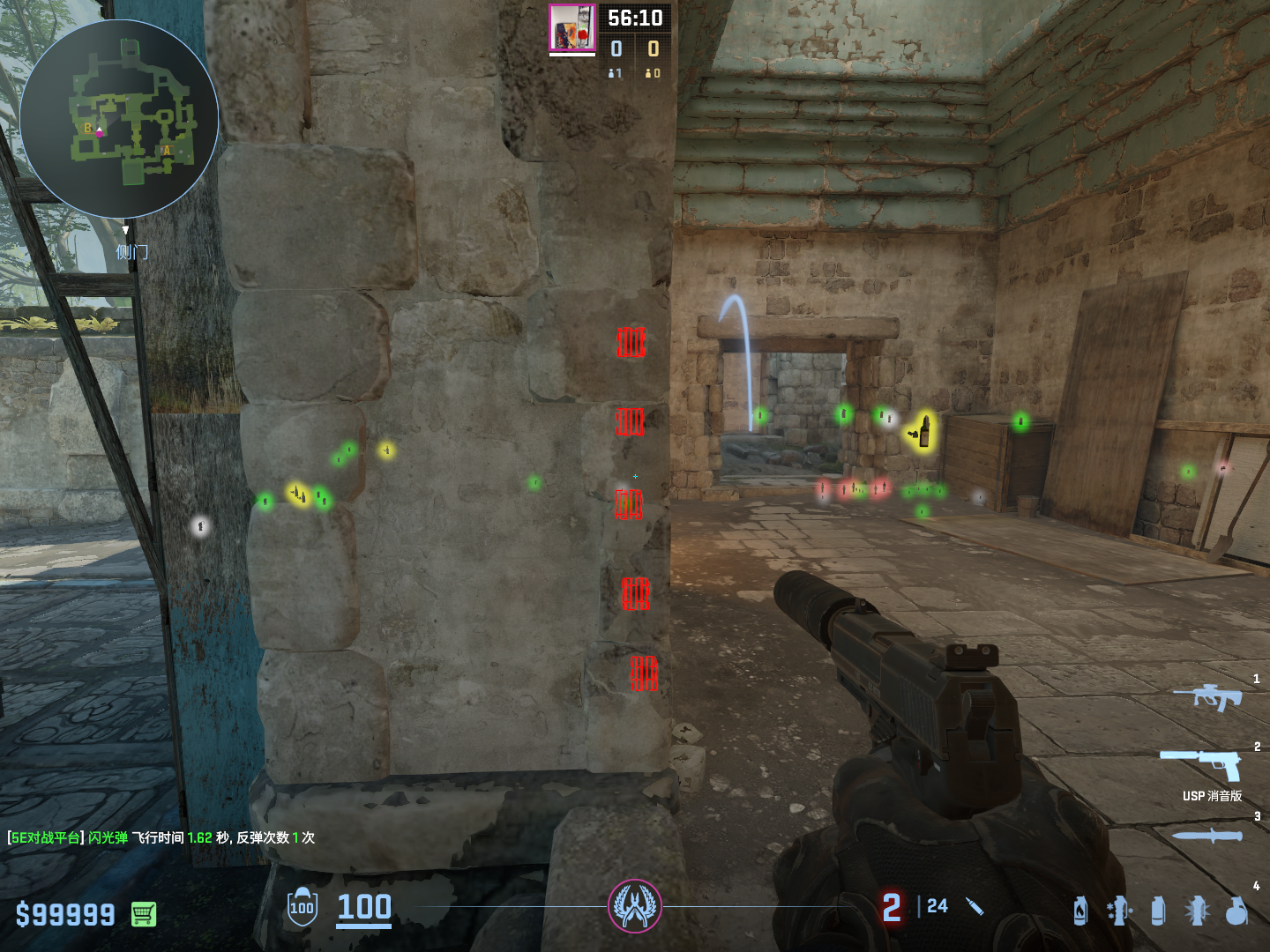
Task: Open the buy menu shopping cart icon
Action: (x=144, y=914)
